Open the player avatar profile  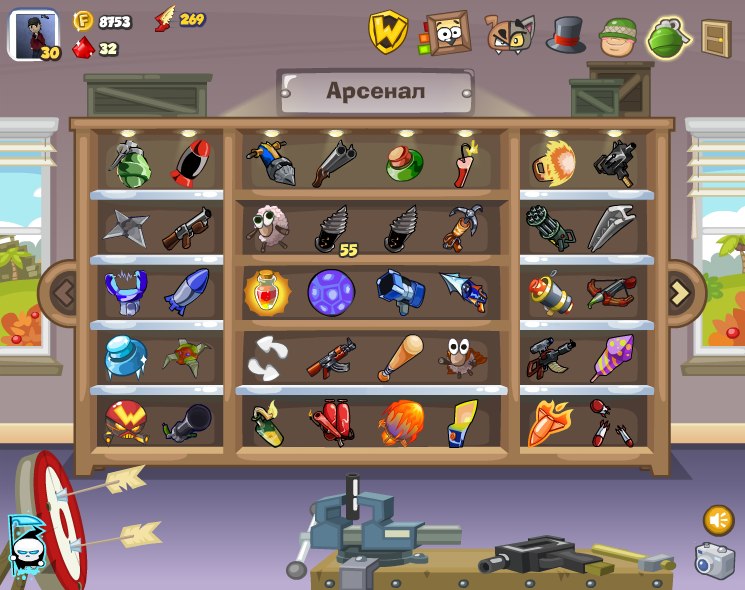tap(33, 35)
